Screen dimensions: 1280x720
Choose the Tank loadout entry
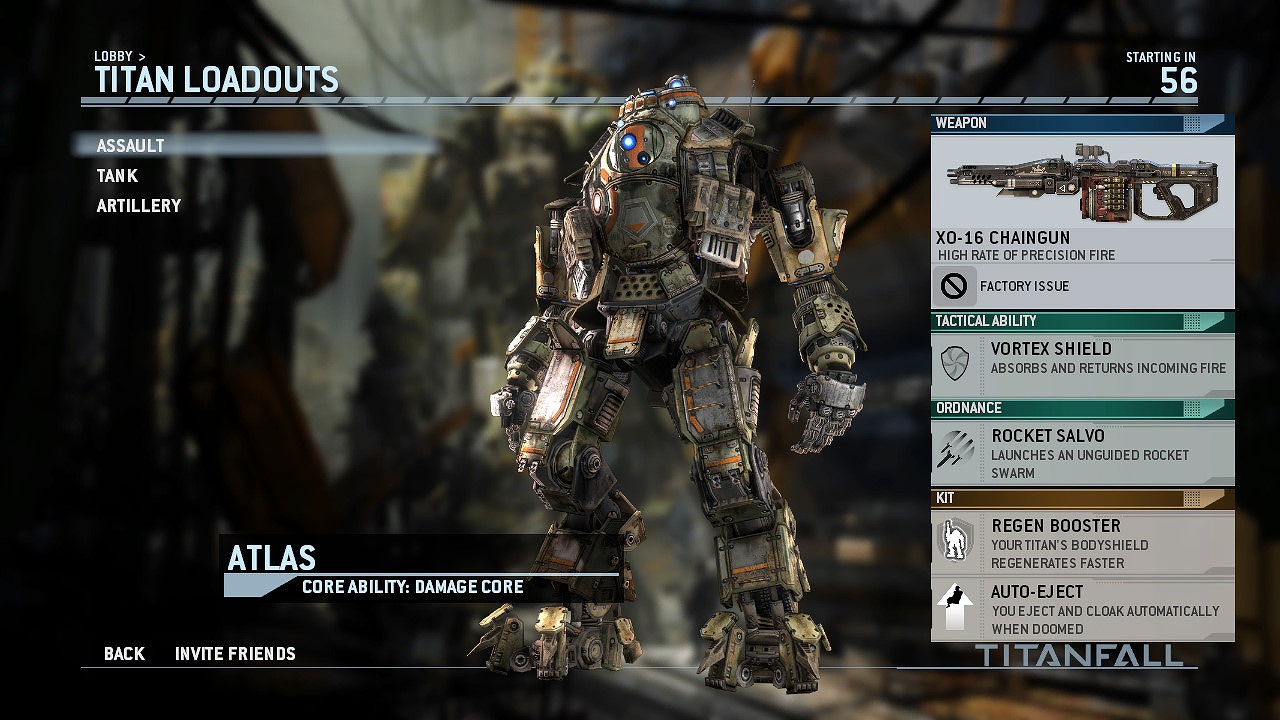117,176
